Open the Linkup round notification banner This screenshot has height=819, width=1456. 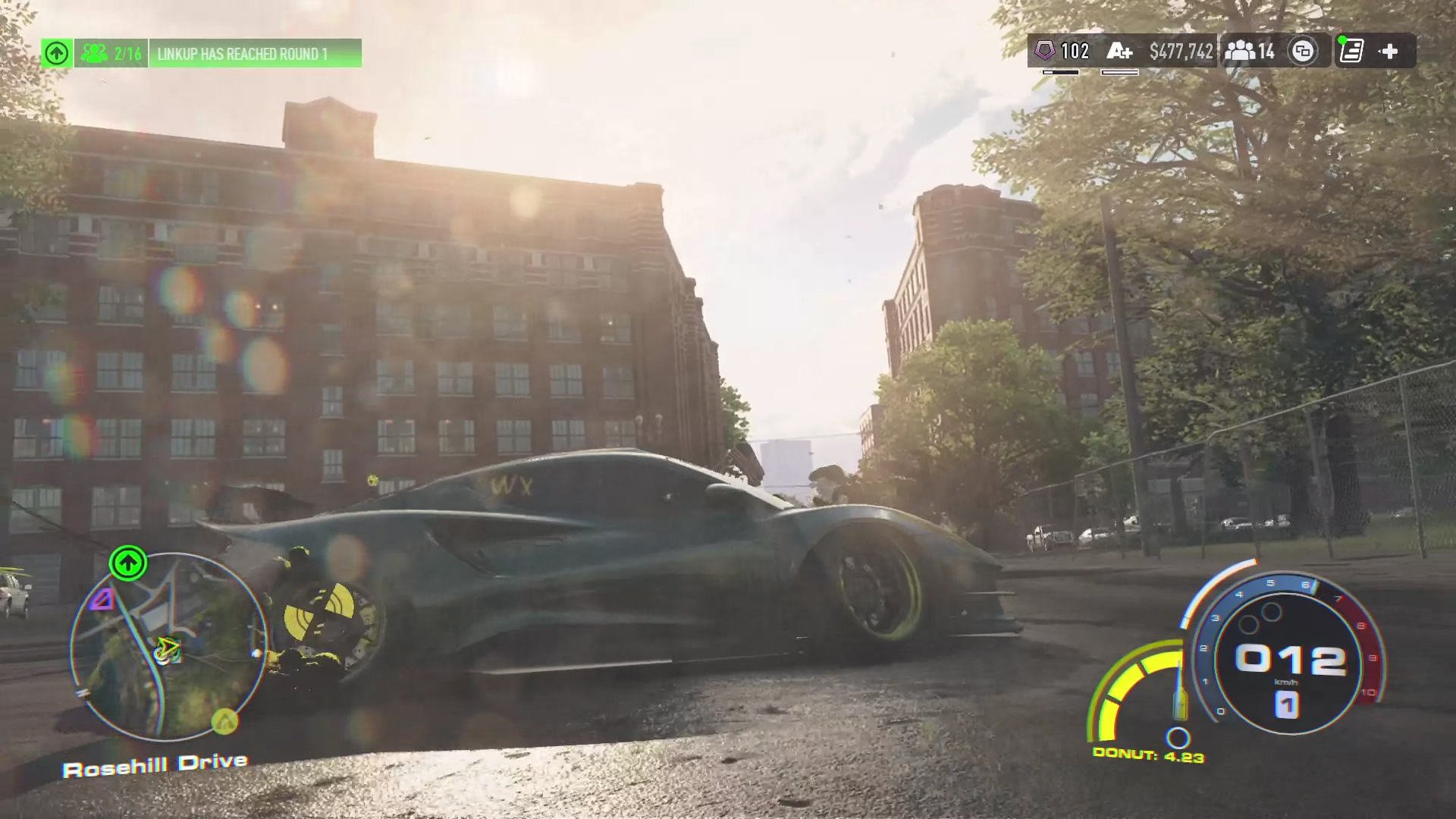click(x=255, y=54)
